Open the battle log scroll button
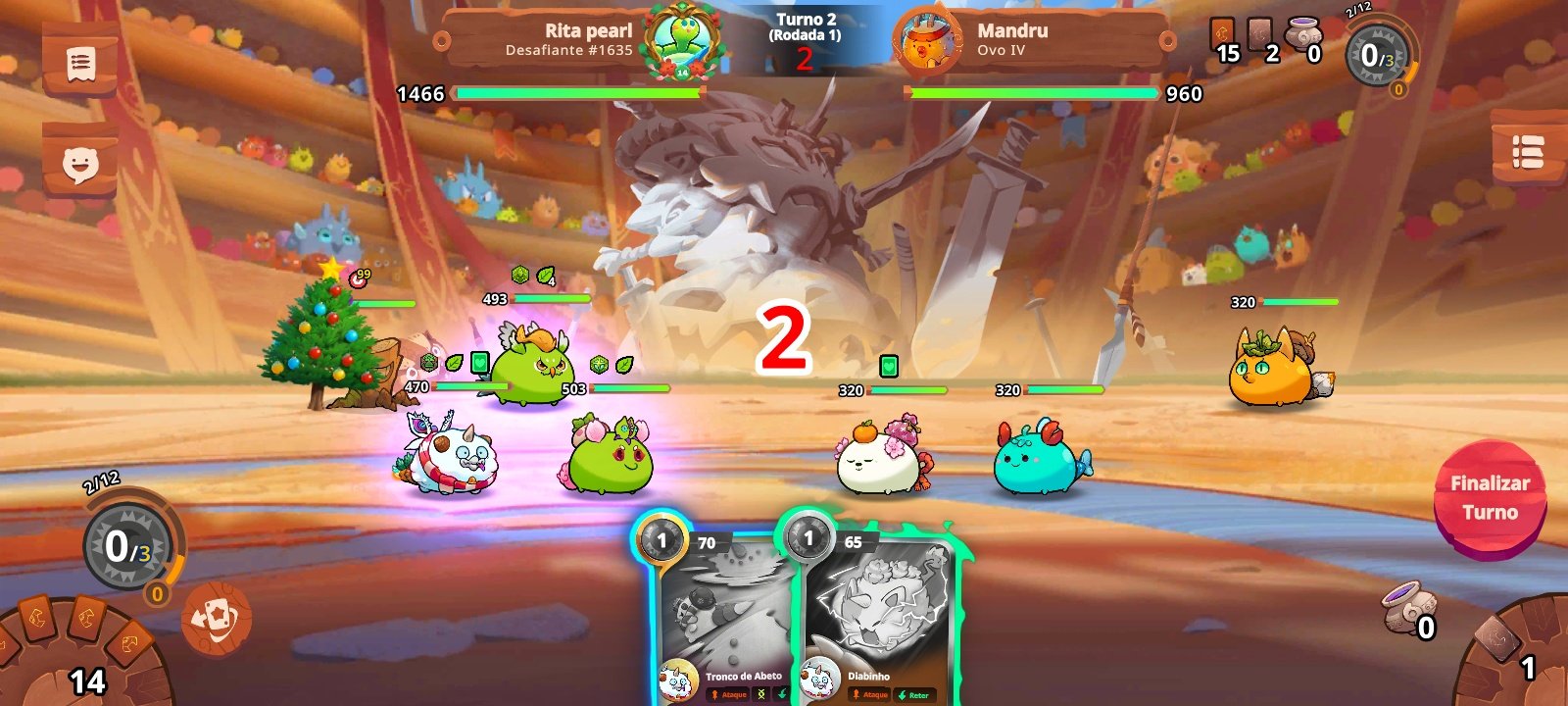 (x=80, y=65)
